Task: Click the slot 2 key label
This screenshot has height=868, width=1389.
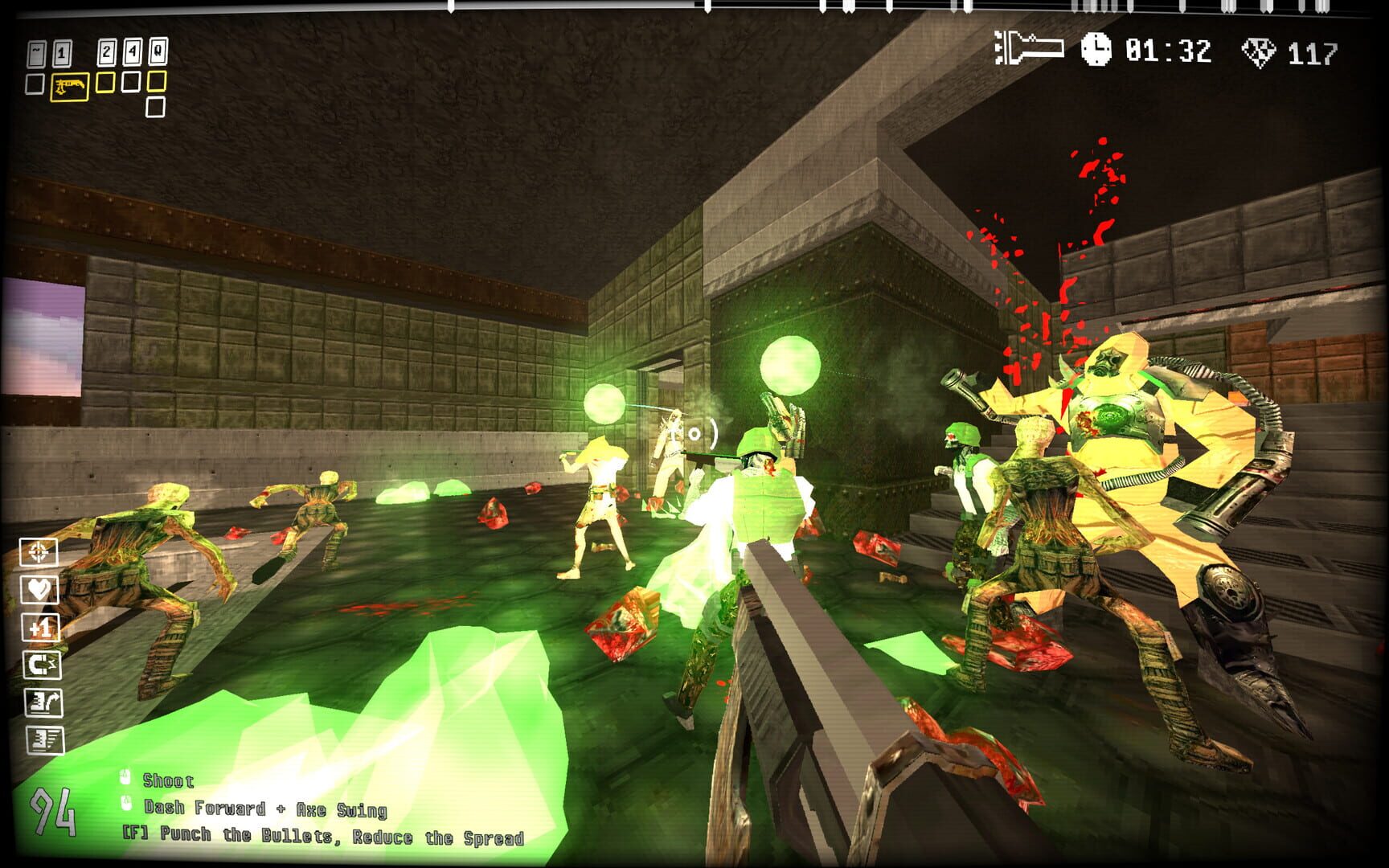Action: pos(104,51)
